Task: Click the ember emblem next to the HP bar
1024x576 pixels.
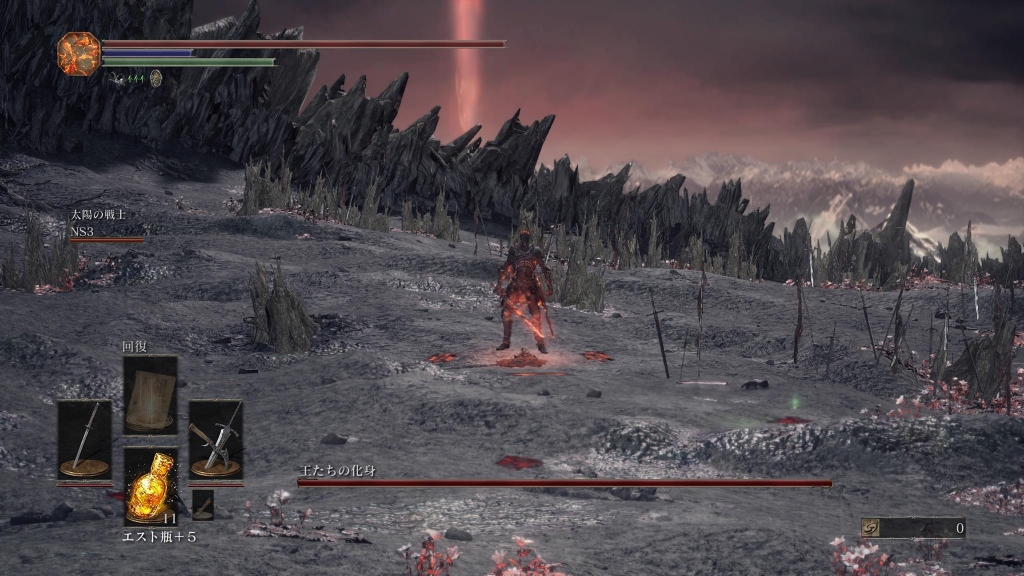Action: pos(79,54)
